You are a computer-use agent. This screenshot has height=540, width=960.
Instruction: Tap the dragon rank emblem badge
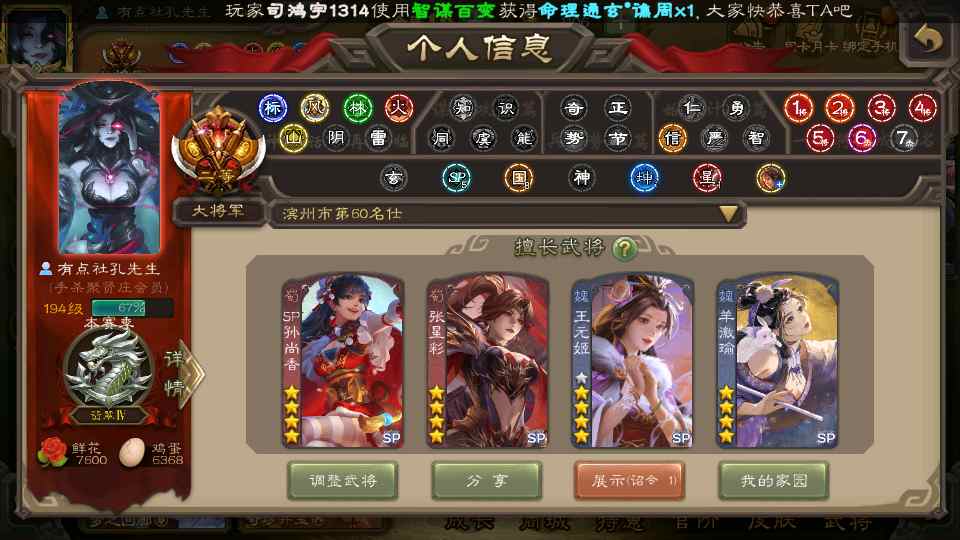click(108, 370)
